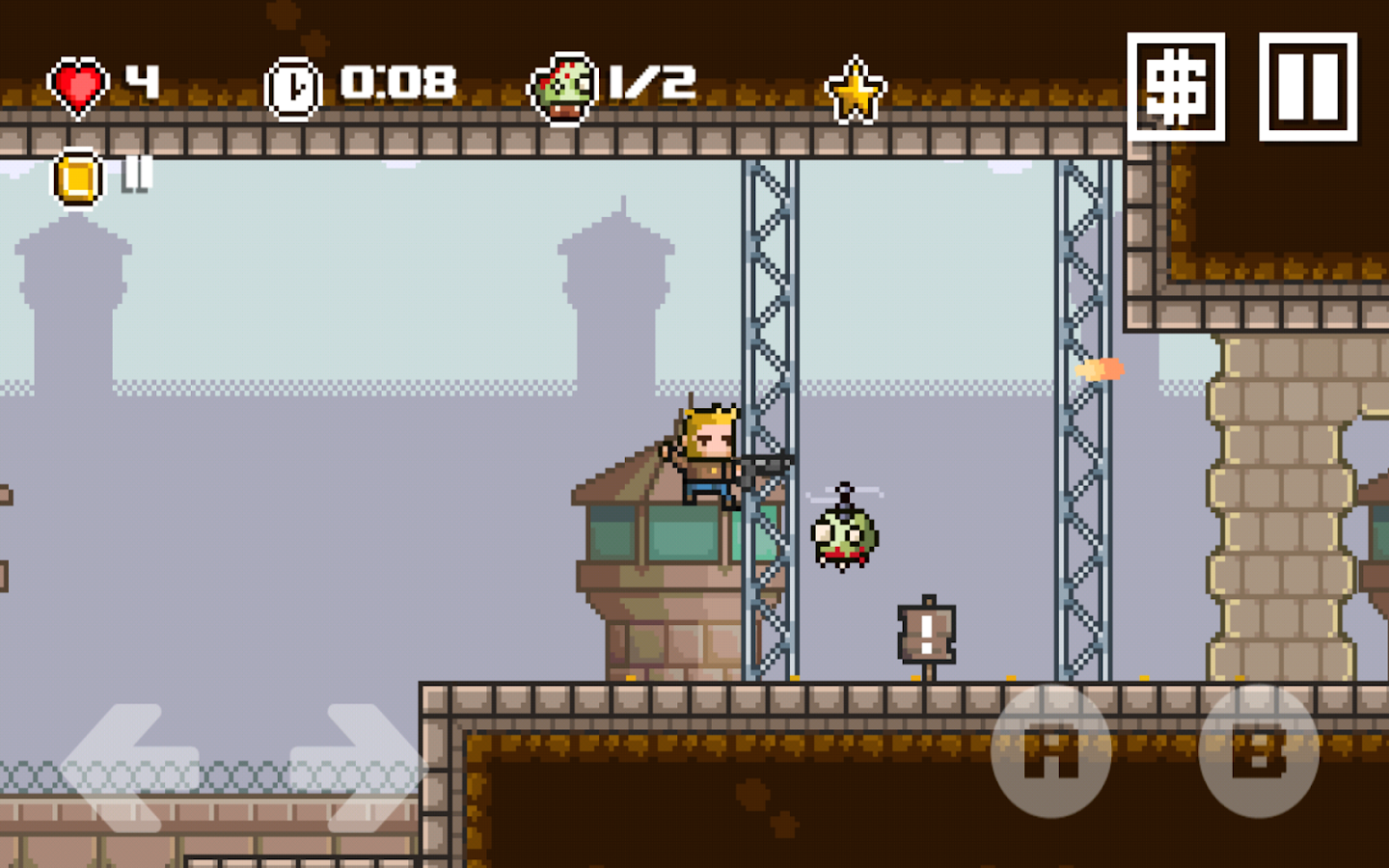Tap the heart health icon

pos(77,82)
